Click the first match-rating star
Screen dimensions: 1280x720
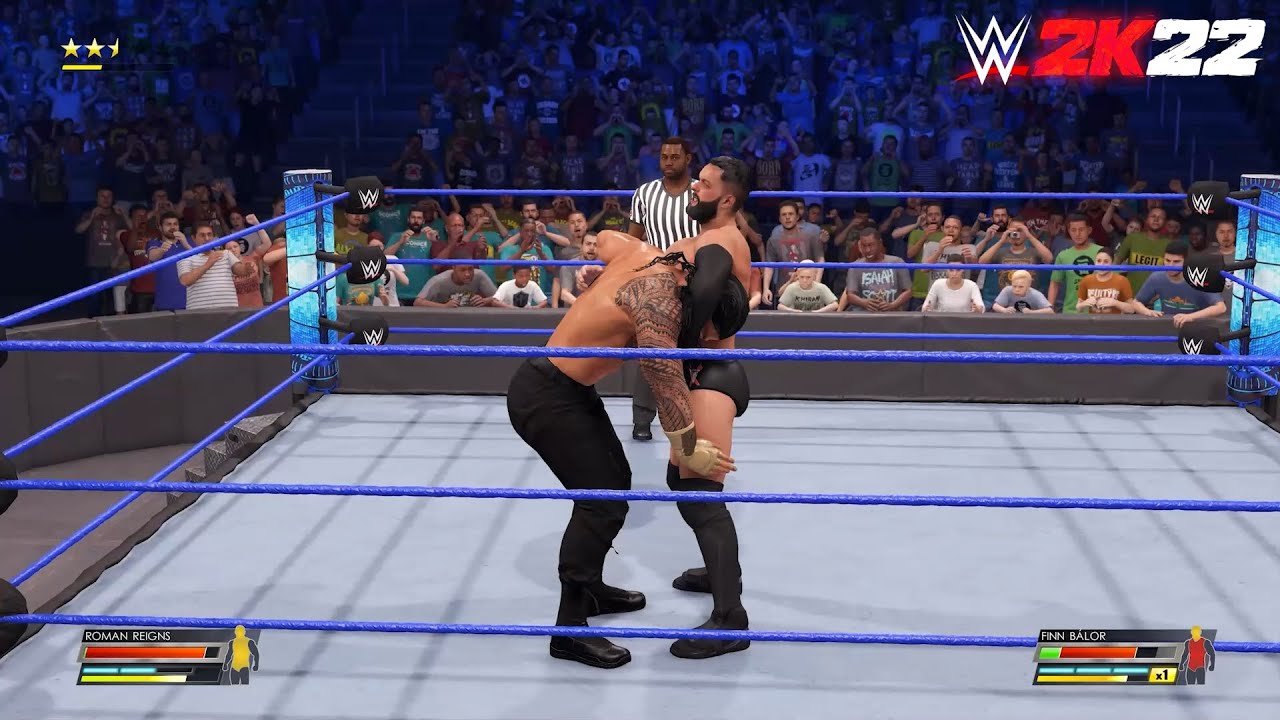coord(70,48)
